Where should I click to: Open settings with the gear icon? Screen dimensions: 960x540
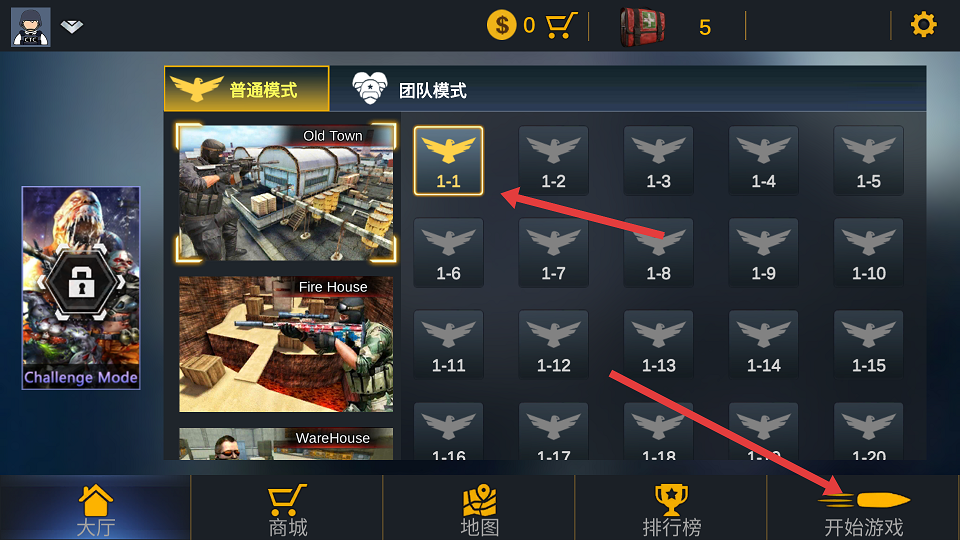pyautogui.click(x=923, y=25)
